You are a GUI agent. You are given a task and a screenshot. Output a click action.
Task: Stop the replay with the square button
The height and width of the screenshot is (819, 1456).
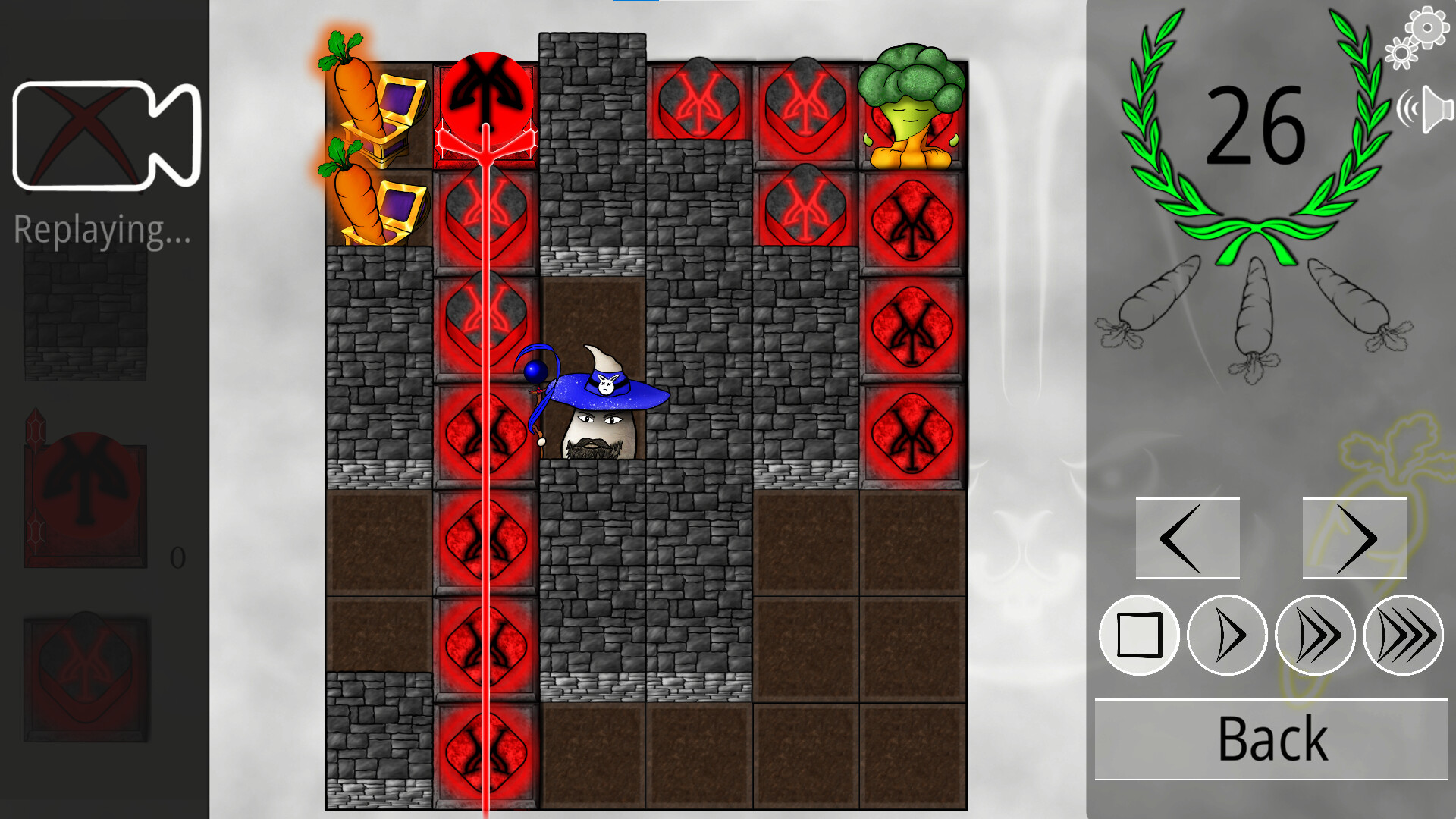[1137, 635]
